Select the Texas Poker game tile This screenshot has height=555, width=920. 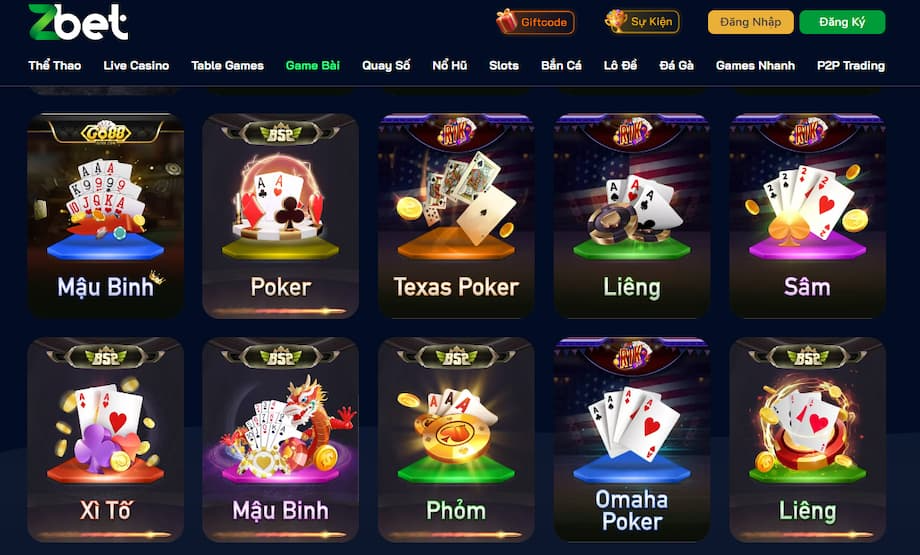(456, 215)
